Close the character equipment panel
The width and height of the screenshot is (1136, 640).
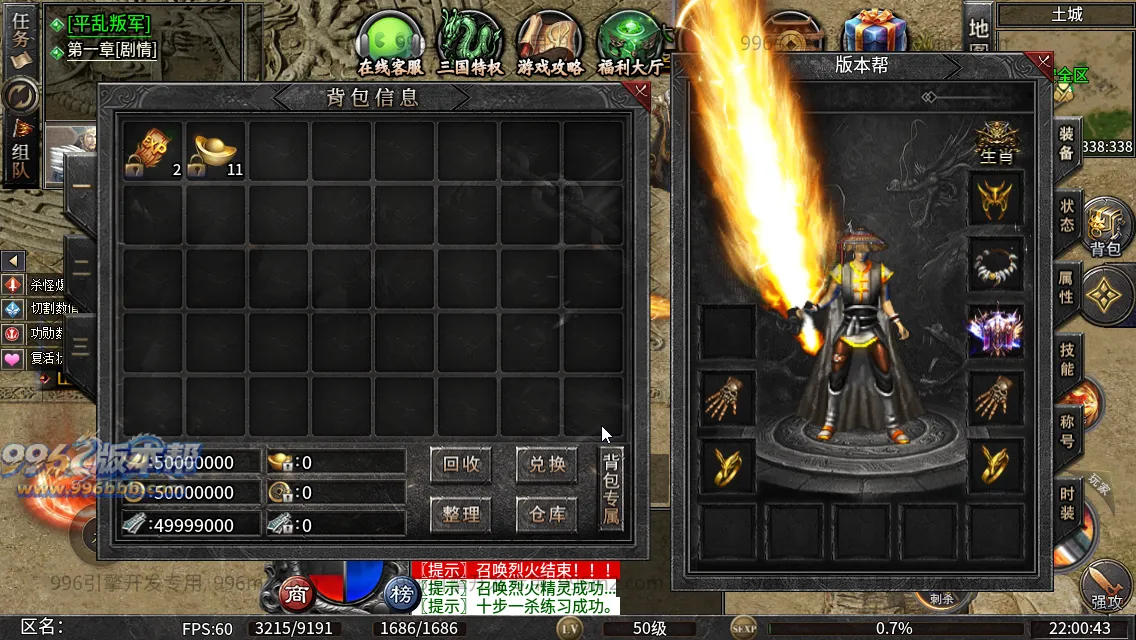(x=1043, y=63)
